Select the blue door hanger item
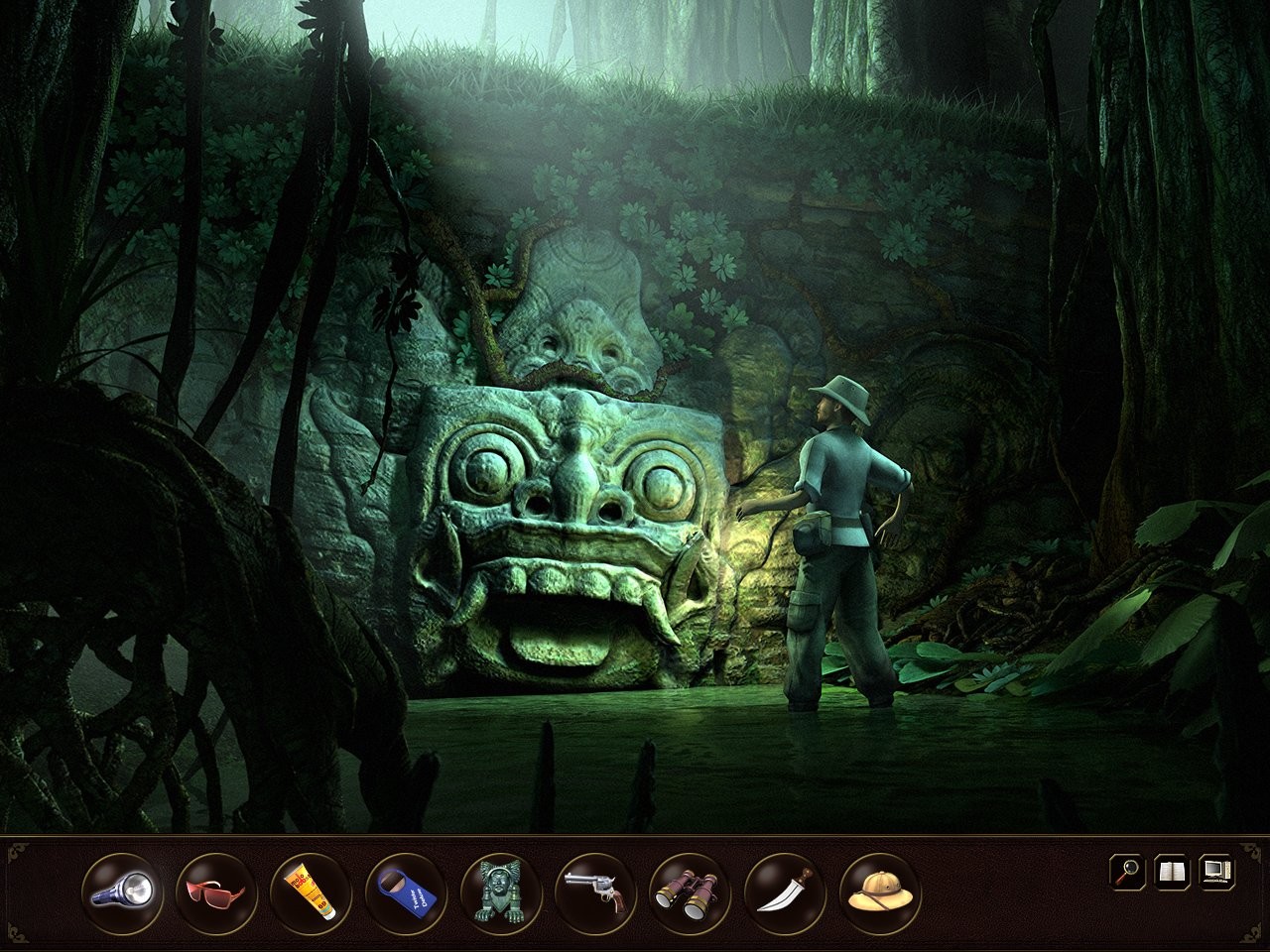Screen dimensions: 1270x952 [x=405, y=889]
